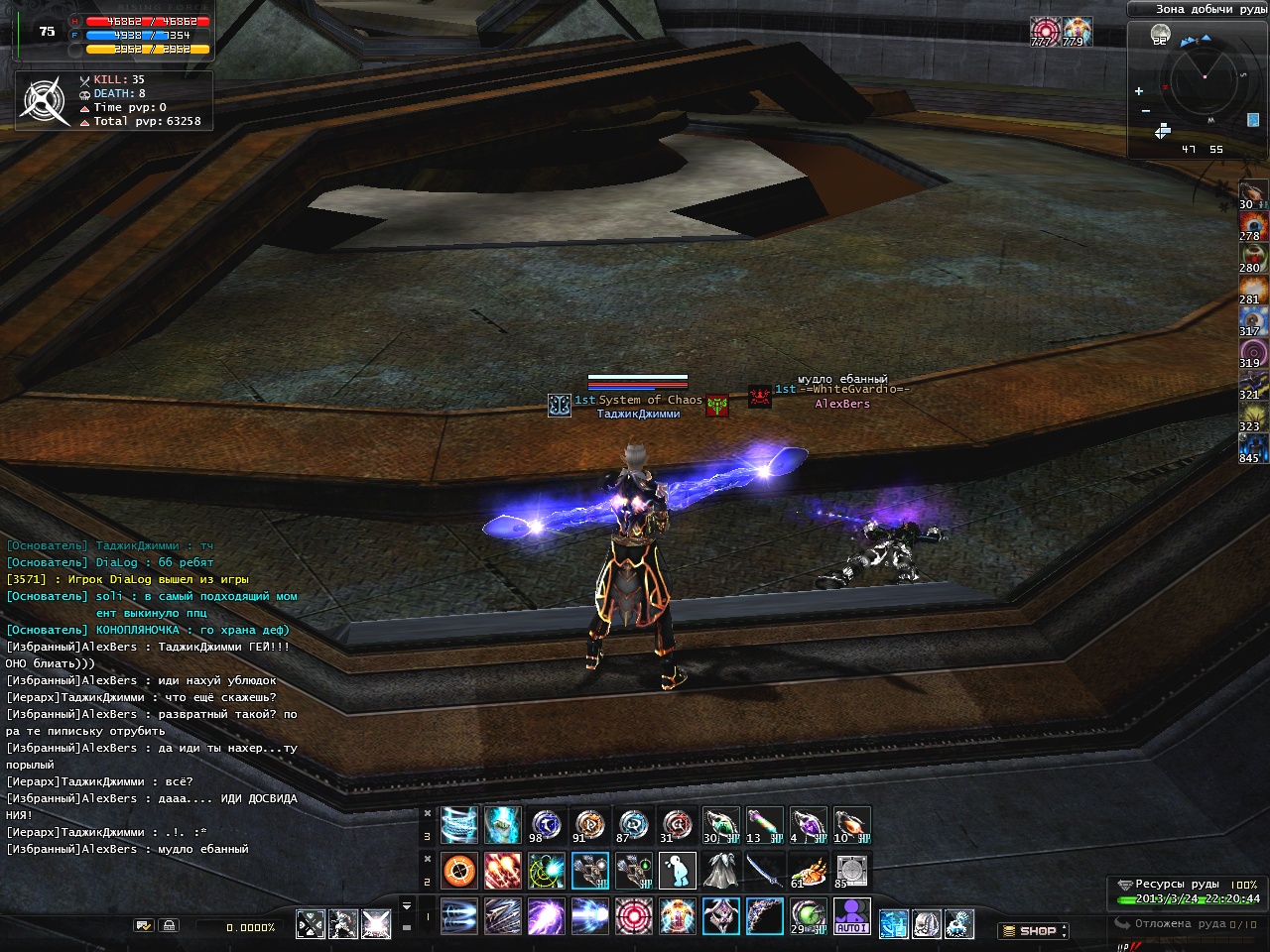Activate the AUTO I hotbar slot
Image resolution: width=1270 pixels, height=952 pixels.
(851, 916)
